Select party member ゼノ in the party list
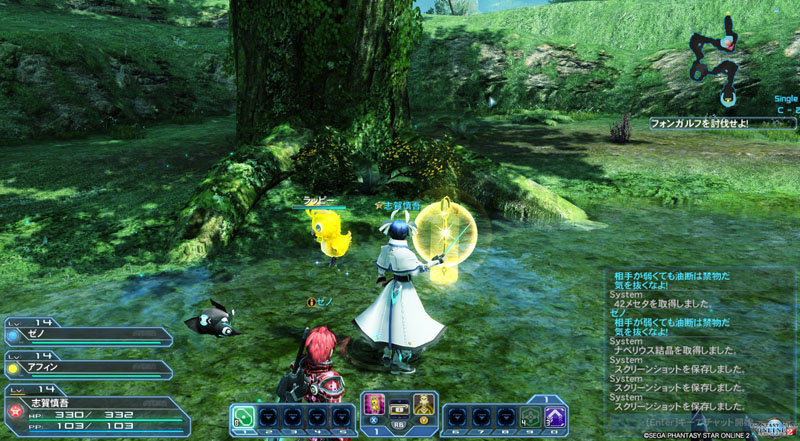Screen dimensions: 800x441 click(90, 336)
